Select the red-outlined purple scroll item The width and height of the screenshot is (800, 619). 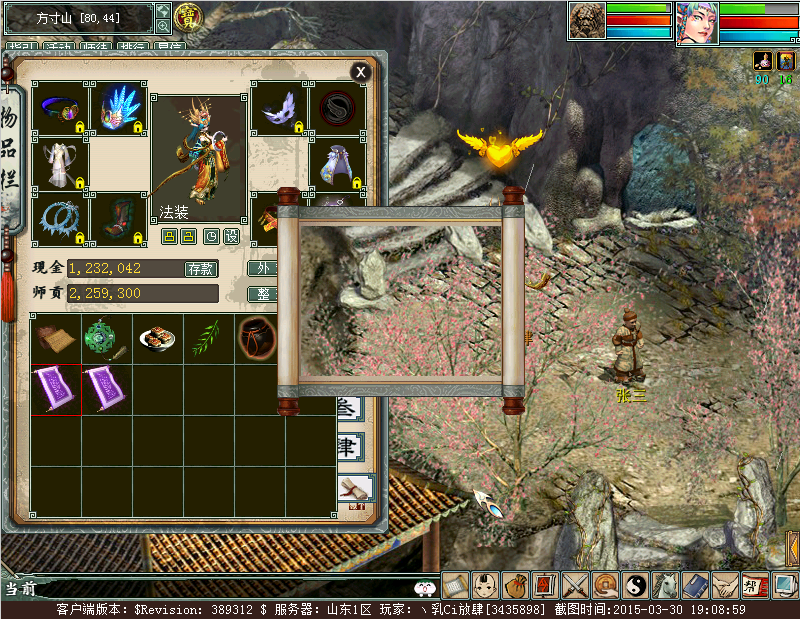(54, 388)
